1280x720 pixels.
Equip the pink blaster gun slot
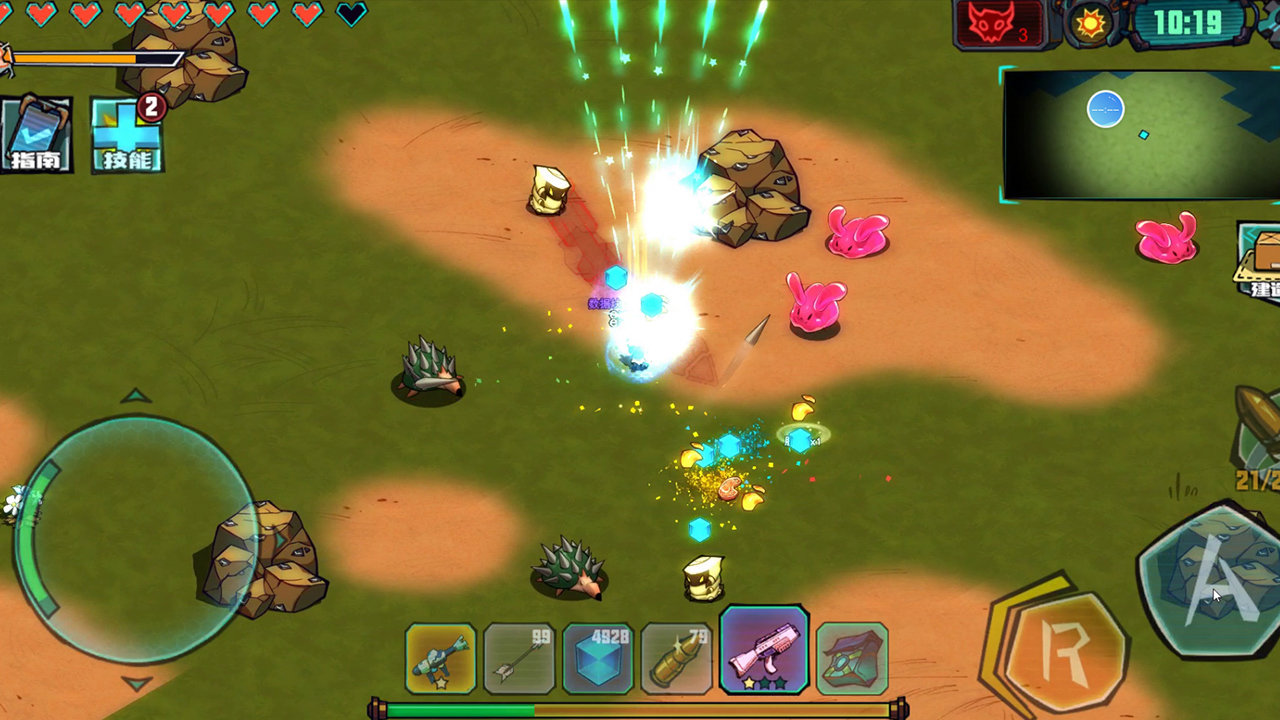pyautogui.click(x=764, y=650)
